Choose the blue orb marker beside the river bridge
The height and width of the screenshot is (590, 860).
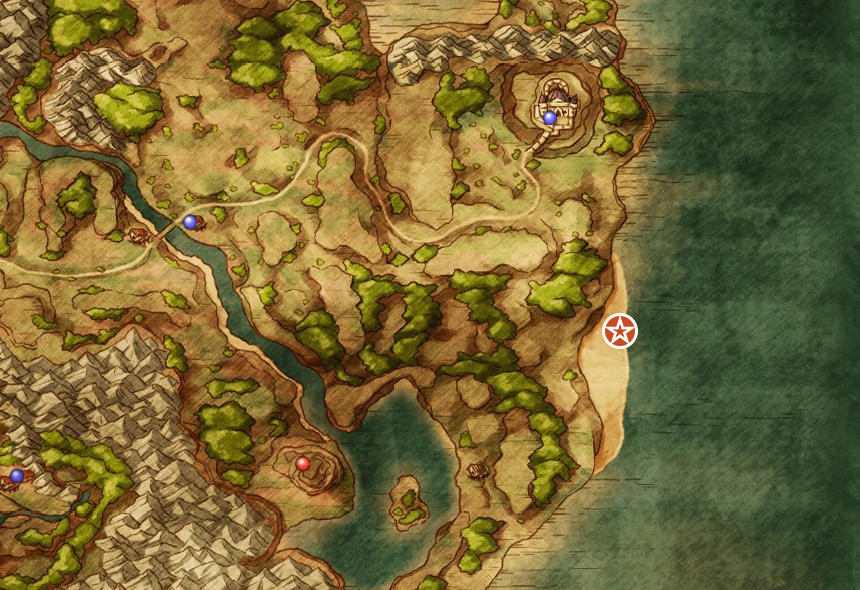(x=190, y=222)
